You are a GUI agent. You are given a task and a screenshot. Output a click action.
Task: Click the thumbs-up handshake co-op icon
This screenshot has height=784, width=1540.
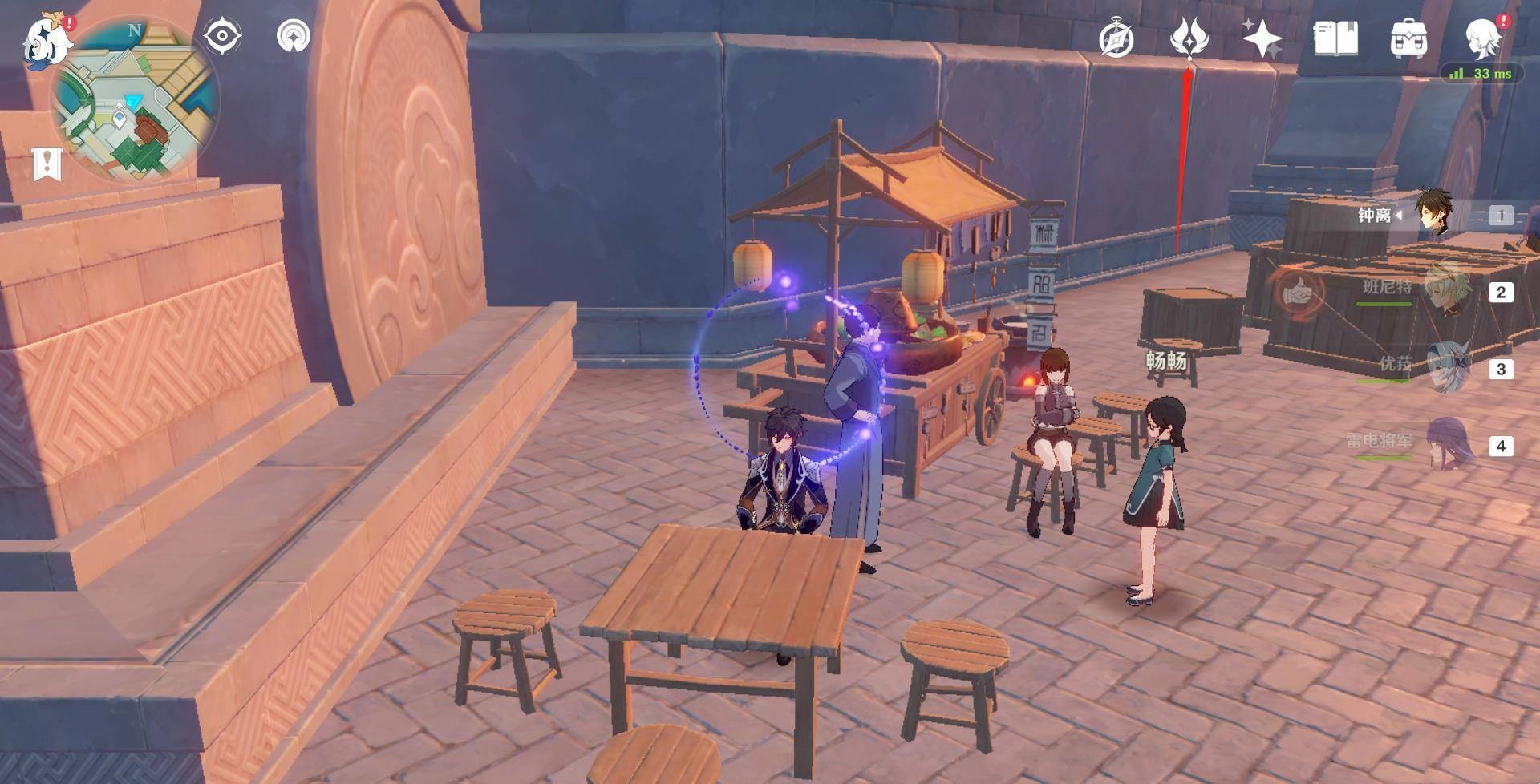(1295, 293)
